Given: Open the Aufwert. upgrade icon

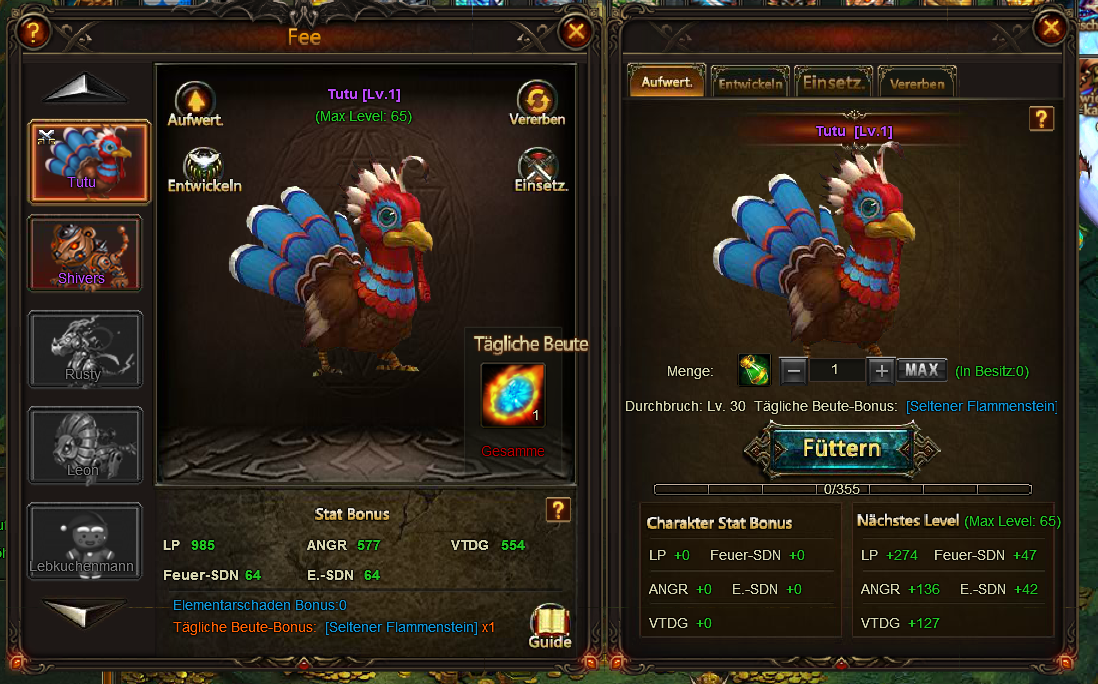Looking at the screenshot, I should 196,103.
